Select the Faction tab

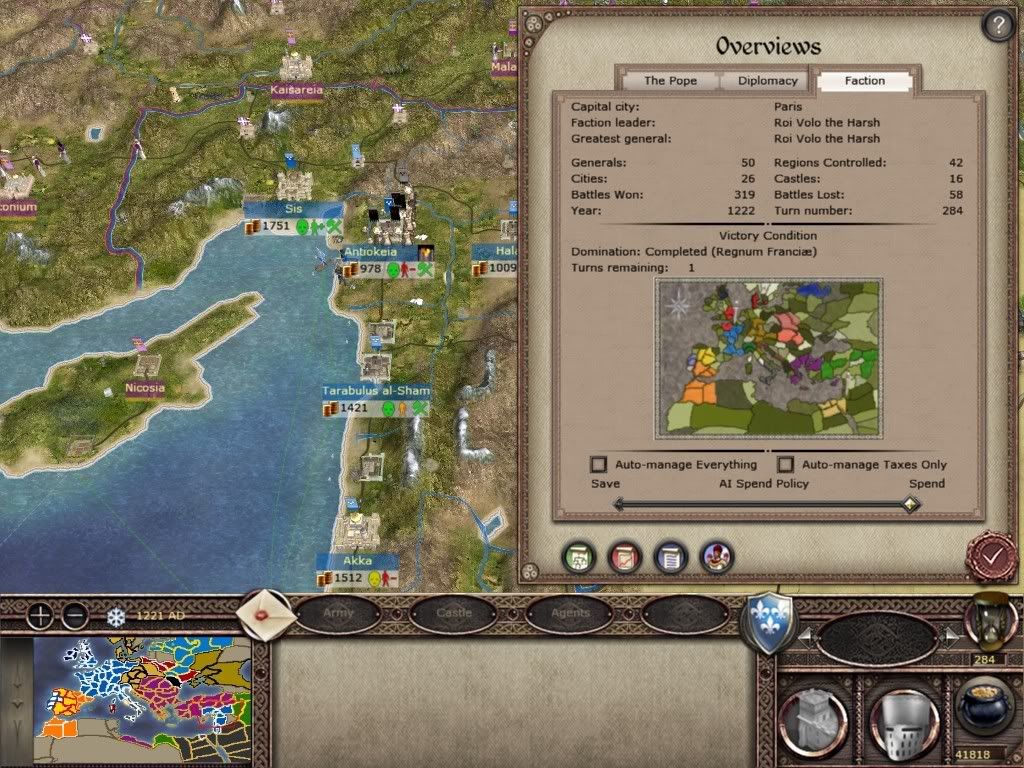coord(865,81)
